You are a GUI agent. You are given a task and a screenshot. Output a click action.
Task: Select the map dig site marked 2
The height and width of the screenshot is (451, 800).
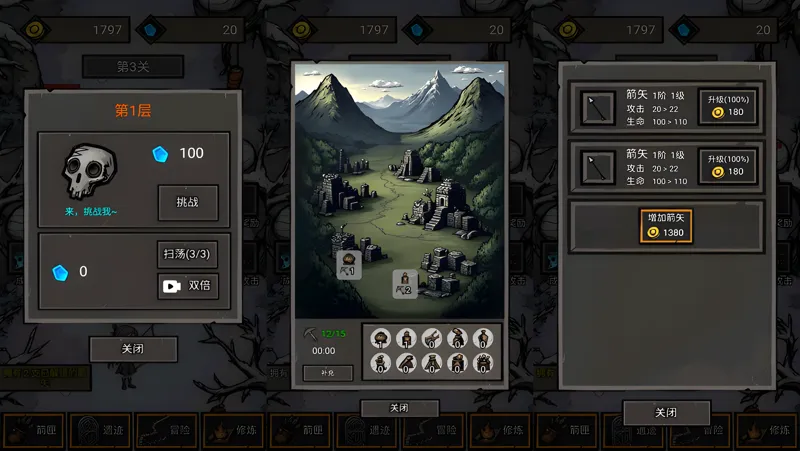(x=404, y=284)
